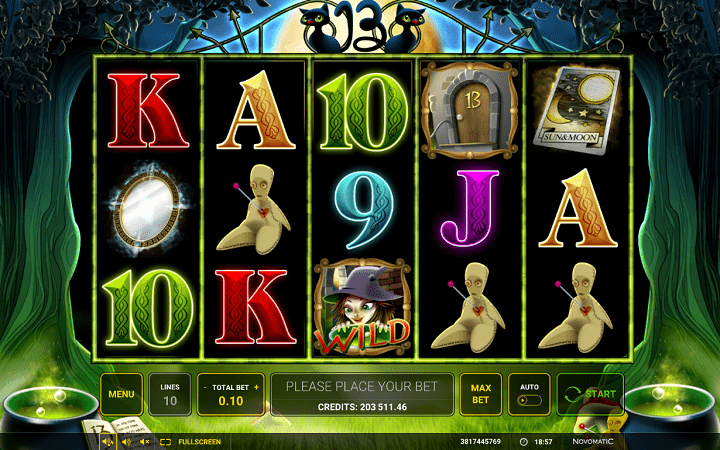Image resolution: width=720 pixels, height=450 pixels.
Task: Increase total bet with the plus sign
Action: 256,387
